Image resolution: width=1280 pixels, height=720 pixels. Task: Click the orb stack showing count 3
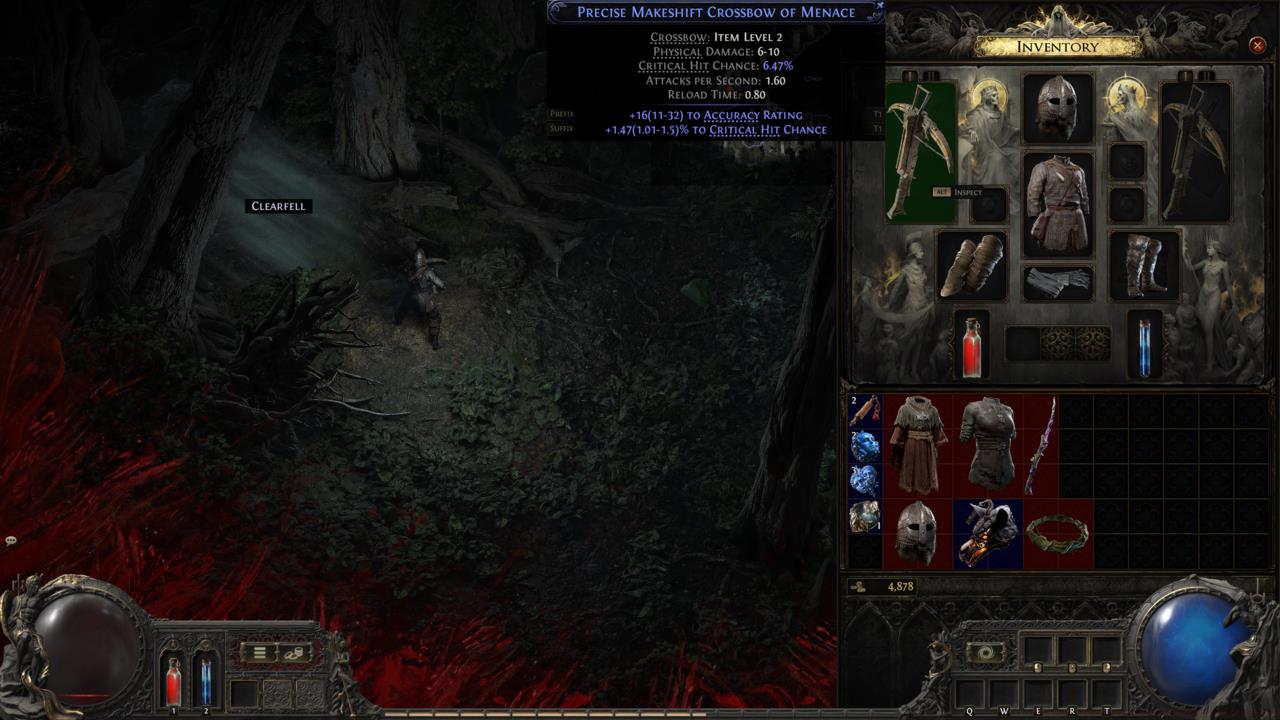pyautogui.click(x=862, y=480)
